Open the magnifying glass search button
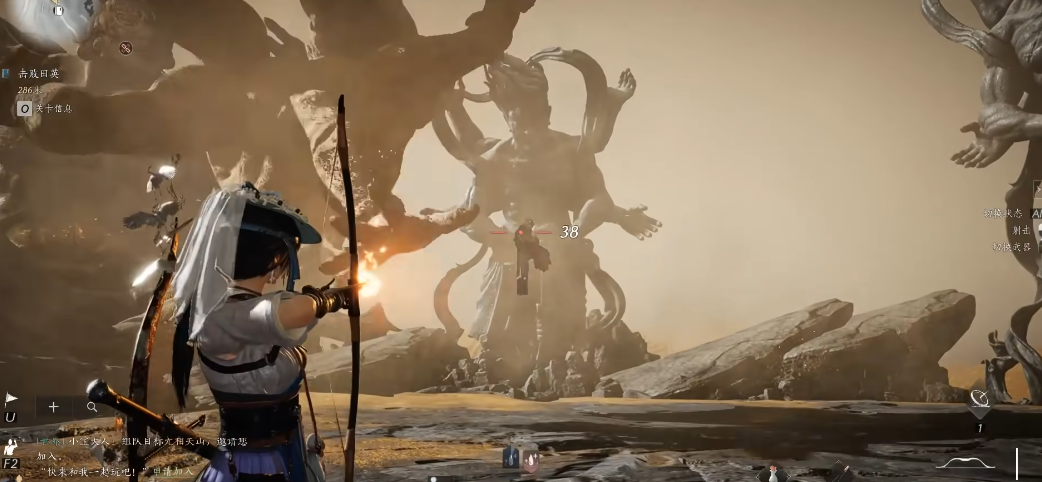 [x=92, y=407]
